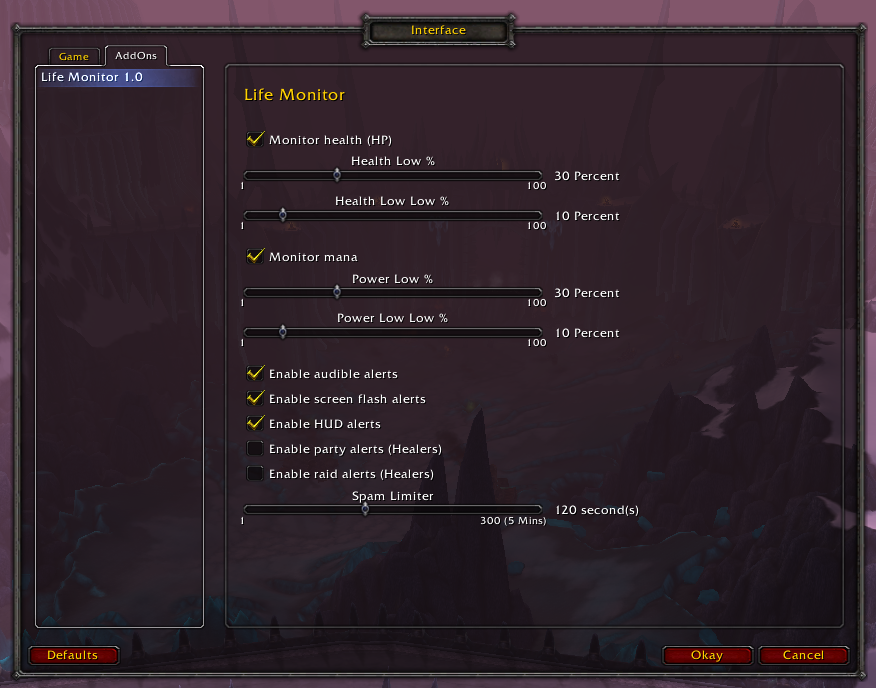Switch to the Game tab
Viewport: 876px width, 688px height.
click(74, 57)
